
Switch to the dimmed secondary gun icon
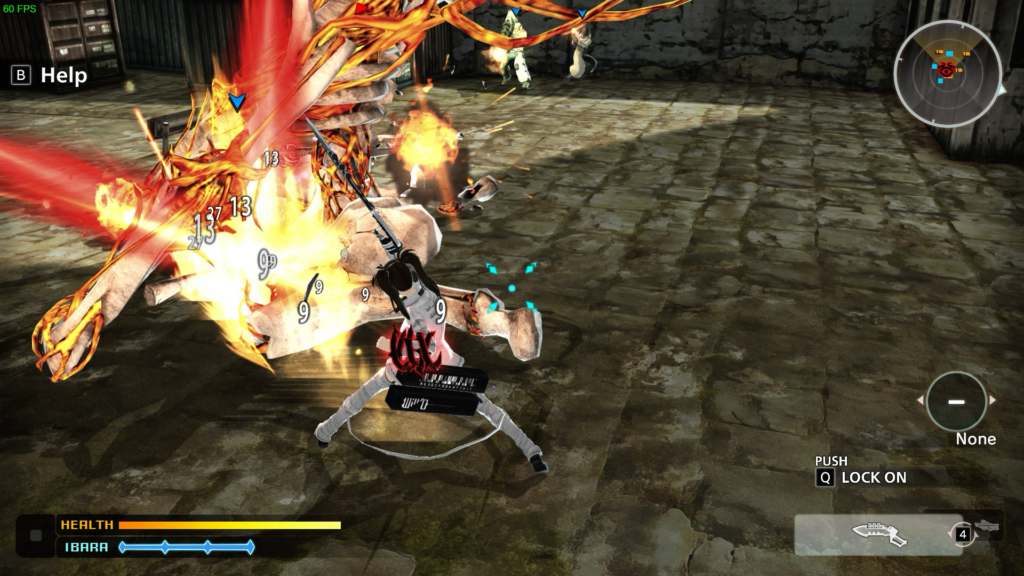pos(986,526)
